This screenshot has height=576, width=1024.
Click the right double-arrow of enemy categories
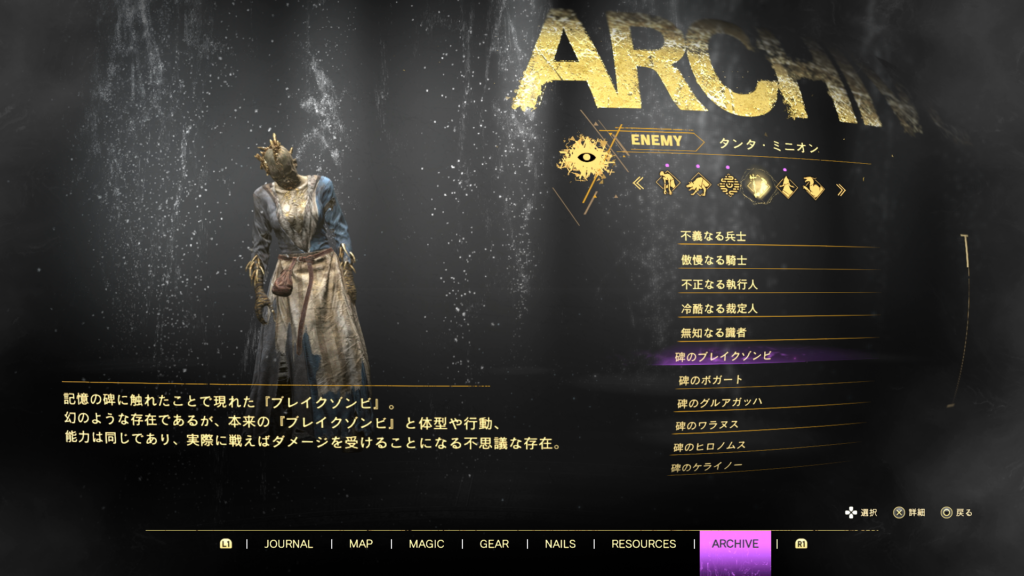tap(840, 188)
